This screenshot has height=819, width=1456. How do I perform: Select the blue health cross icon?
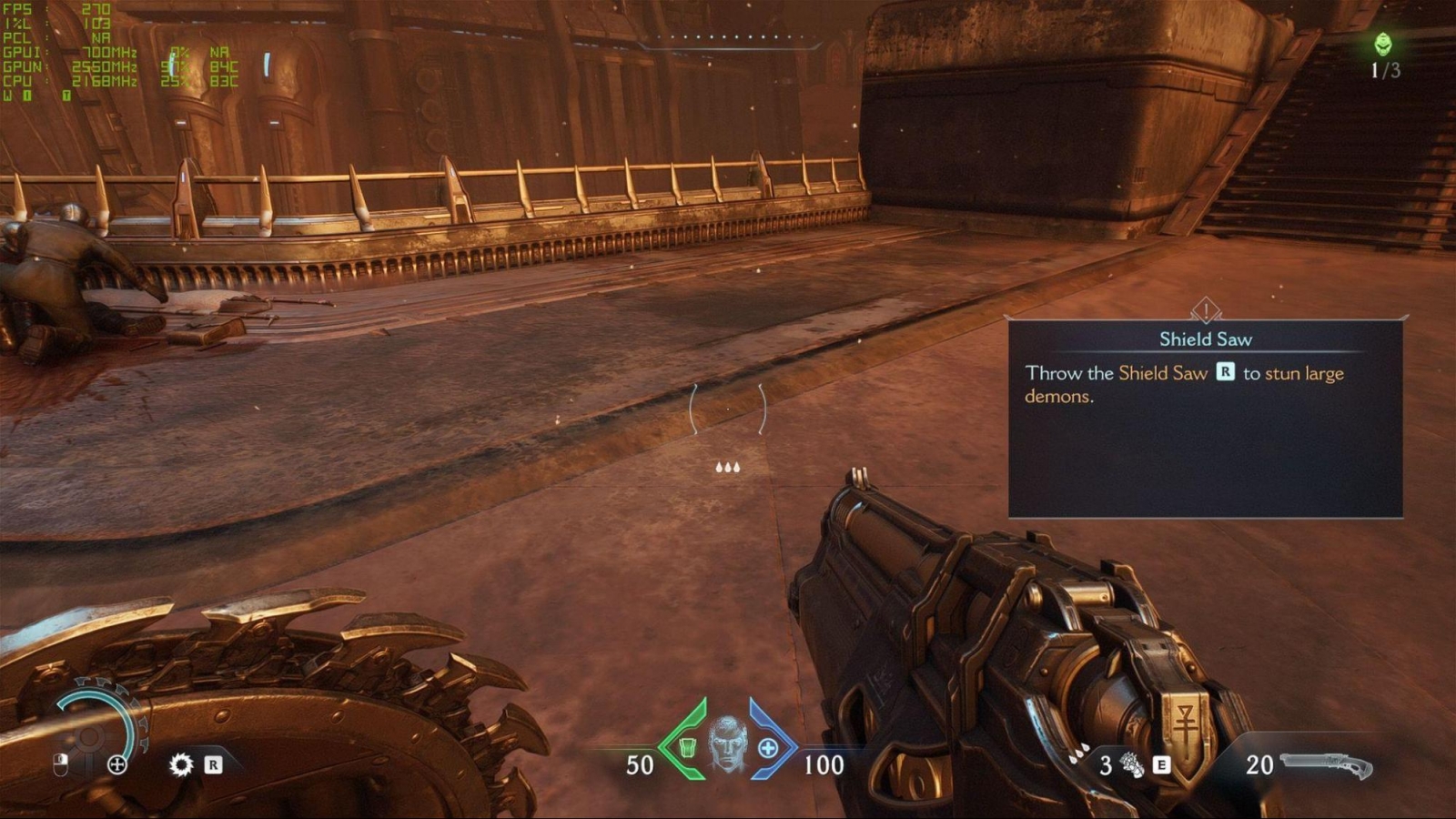[x=768, y=748]
